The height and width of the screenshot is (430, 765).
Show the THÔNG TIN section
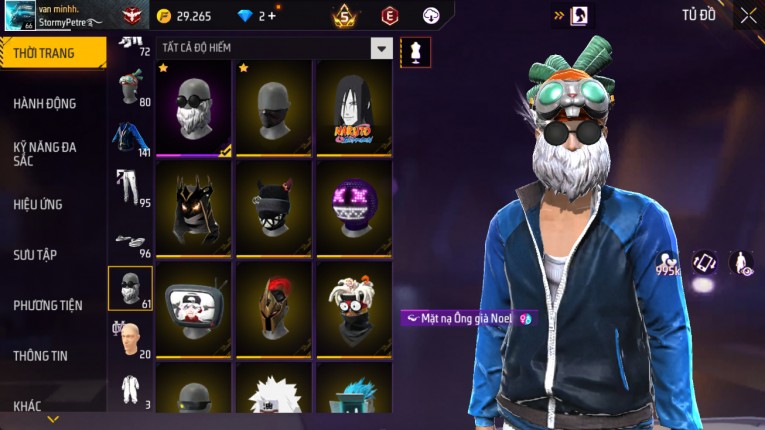coord(41,355)
